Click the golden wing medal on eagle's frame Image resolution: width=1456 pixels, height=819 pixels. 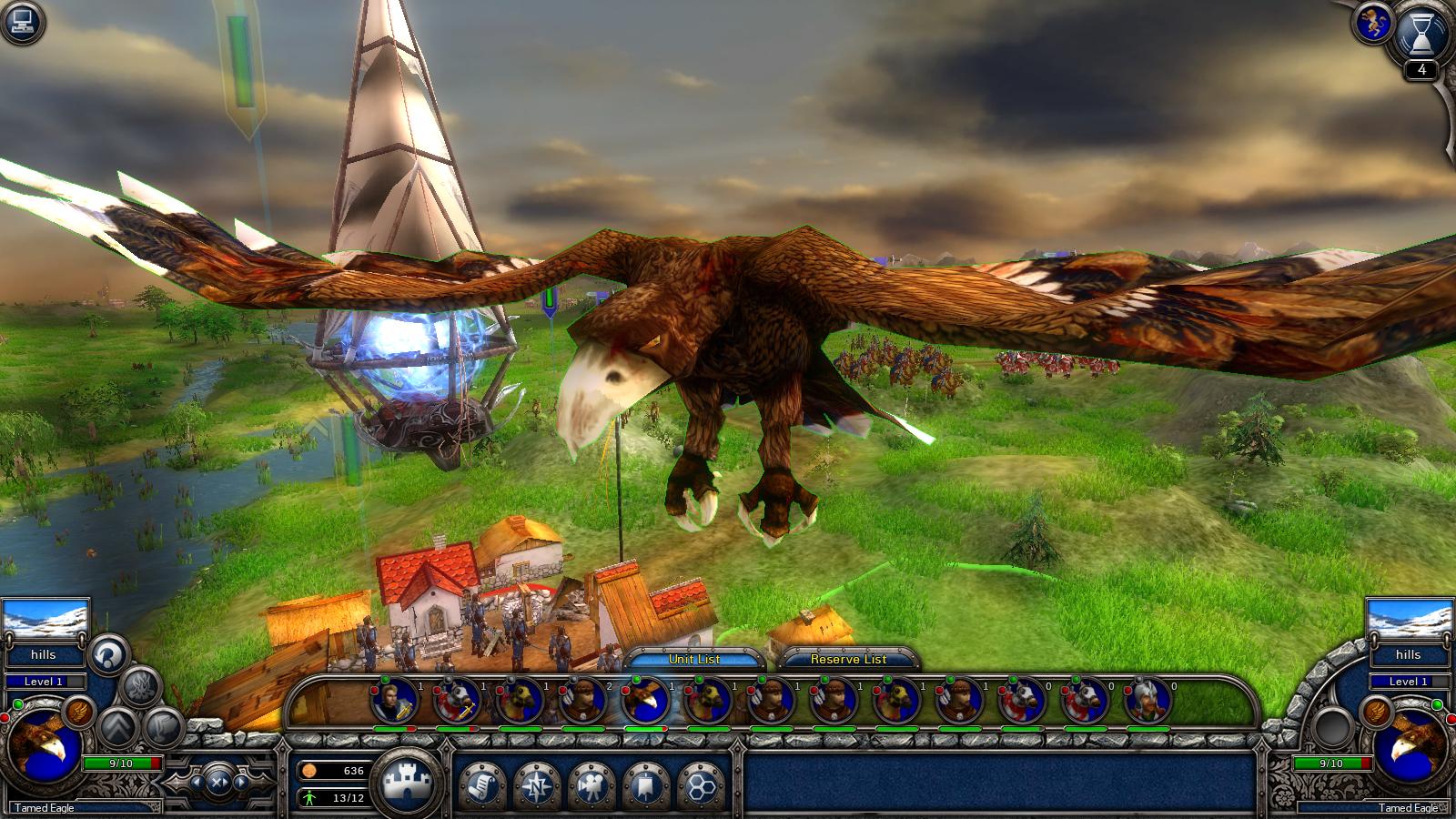(78, 713)
